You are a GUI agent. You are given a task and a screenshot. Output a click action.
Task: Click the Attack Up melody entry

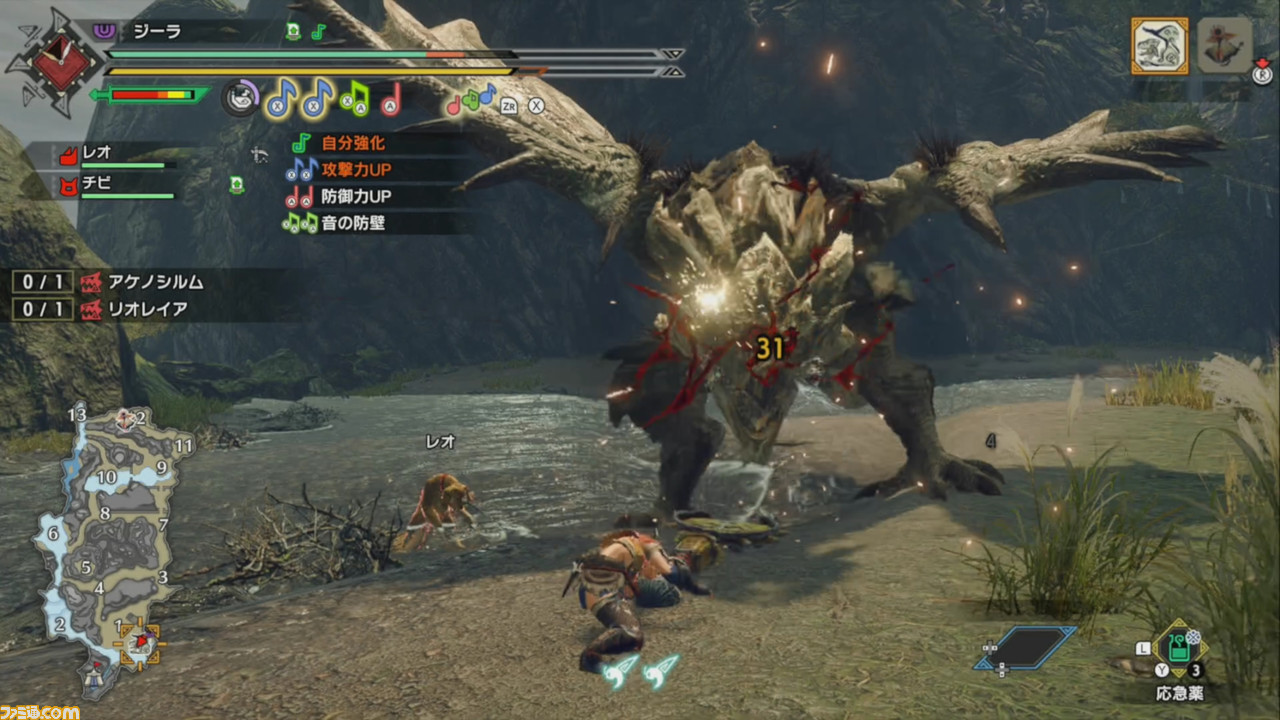338,170
